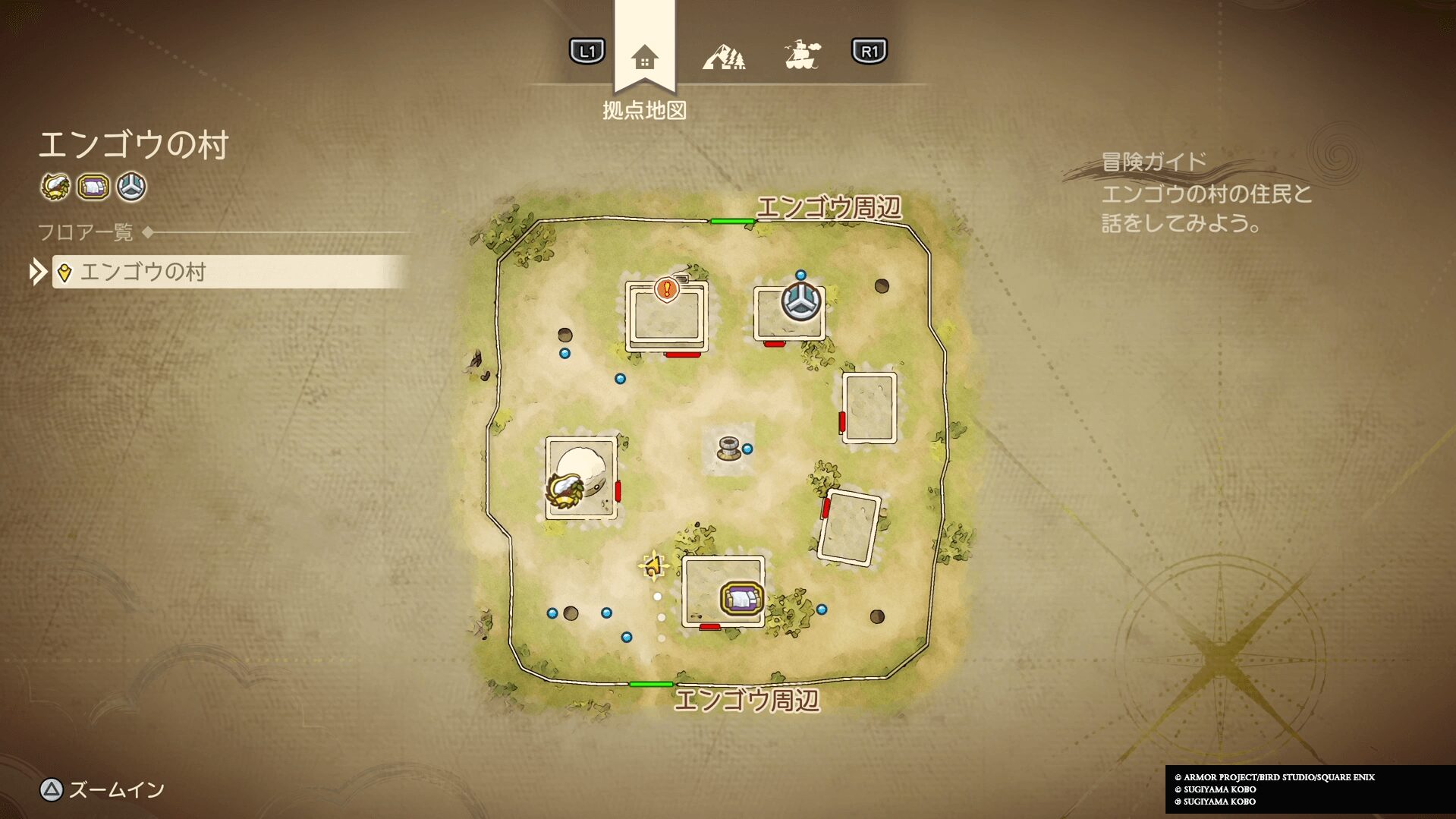
Task: Click the well marker in the village center
Action: tap(729, 449)
